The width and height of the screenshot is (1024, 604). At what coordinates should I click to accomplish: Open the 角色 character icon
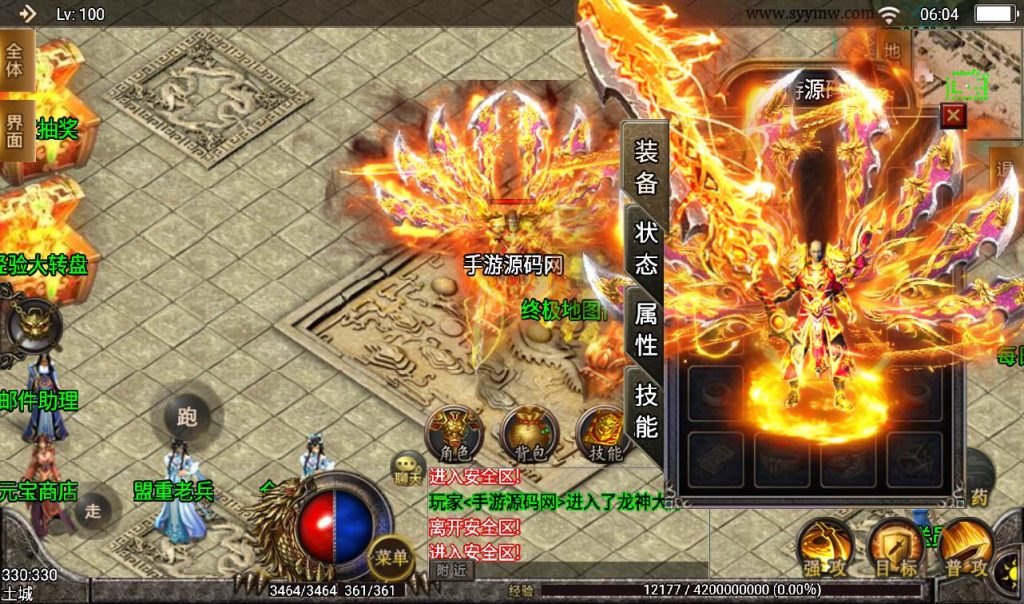point(455,435)
